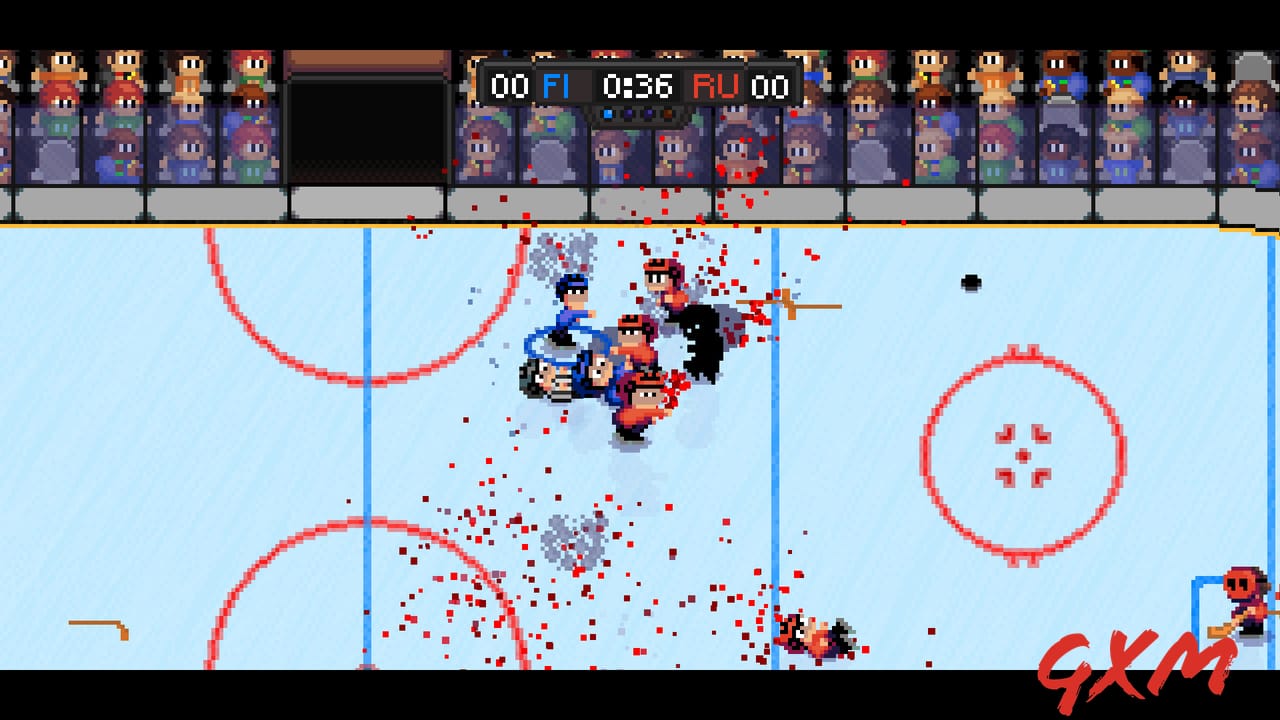This screenshot has height=720, width=1280.
Task: Click the first period indicator dot
Action: [x=608, y=112]
